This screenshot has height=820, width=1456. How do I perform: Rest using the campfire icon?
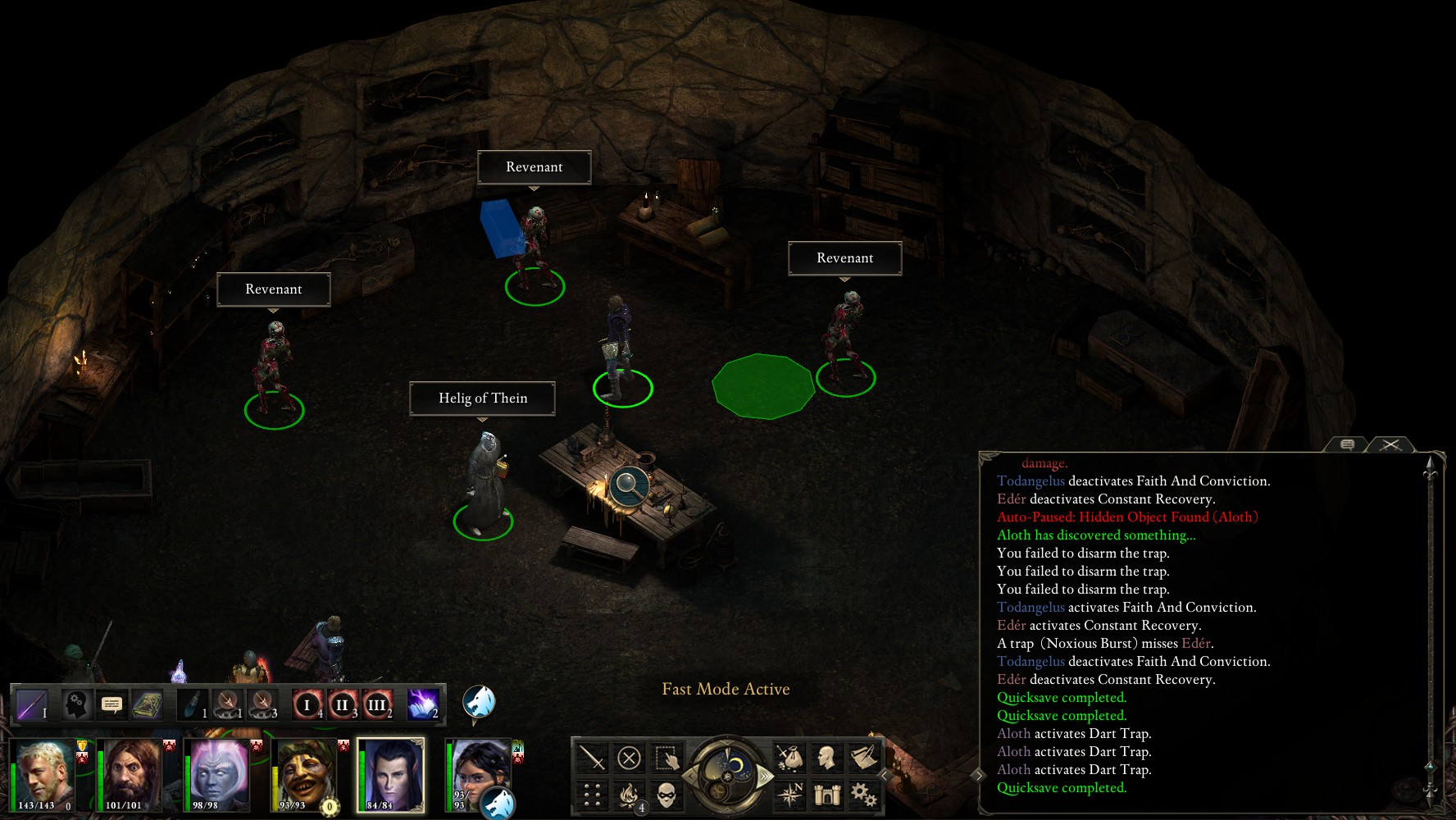point(630,795)
